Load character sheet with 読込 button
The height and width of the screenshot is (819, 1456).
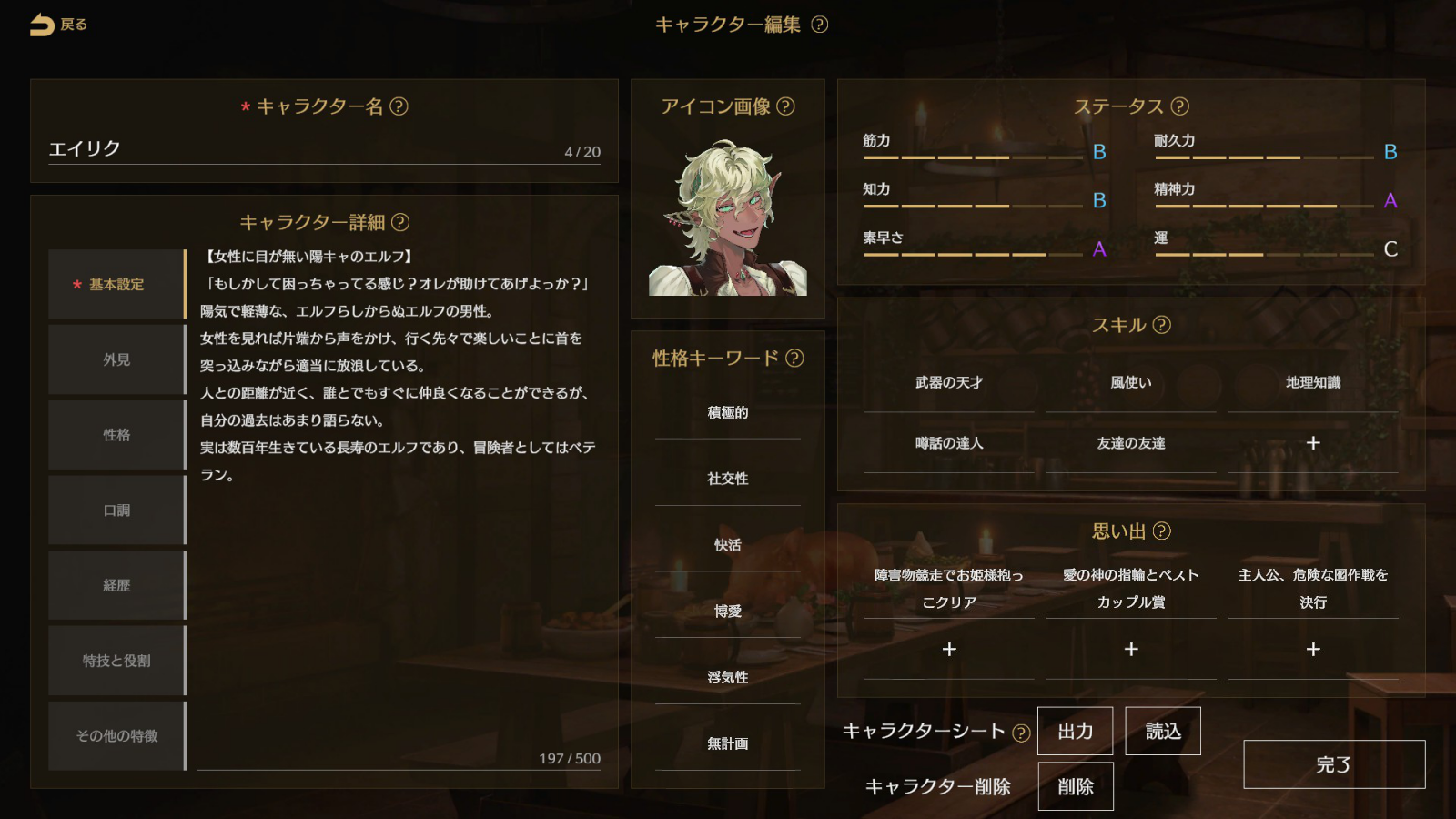1163,731
